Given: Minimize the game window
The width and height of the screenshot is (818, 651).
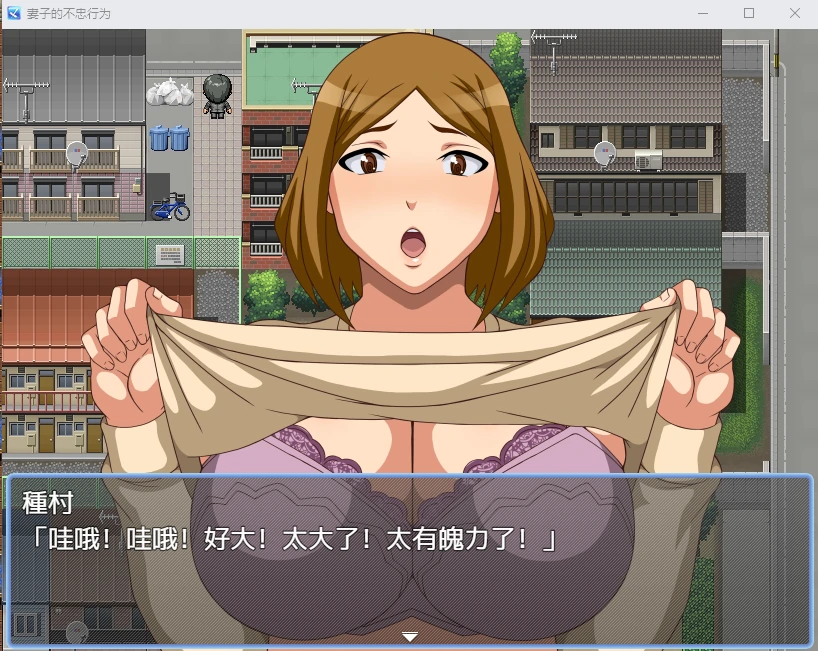Looking at the screenshot, I should click(703, 14).
